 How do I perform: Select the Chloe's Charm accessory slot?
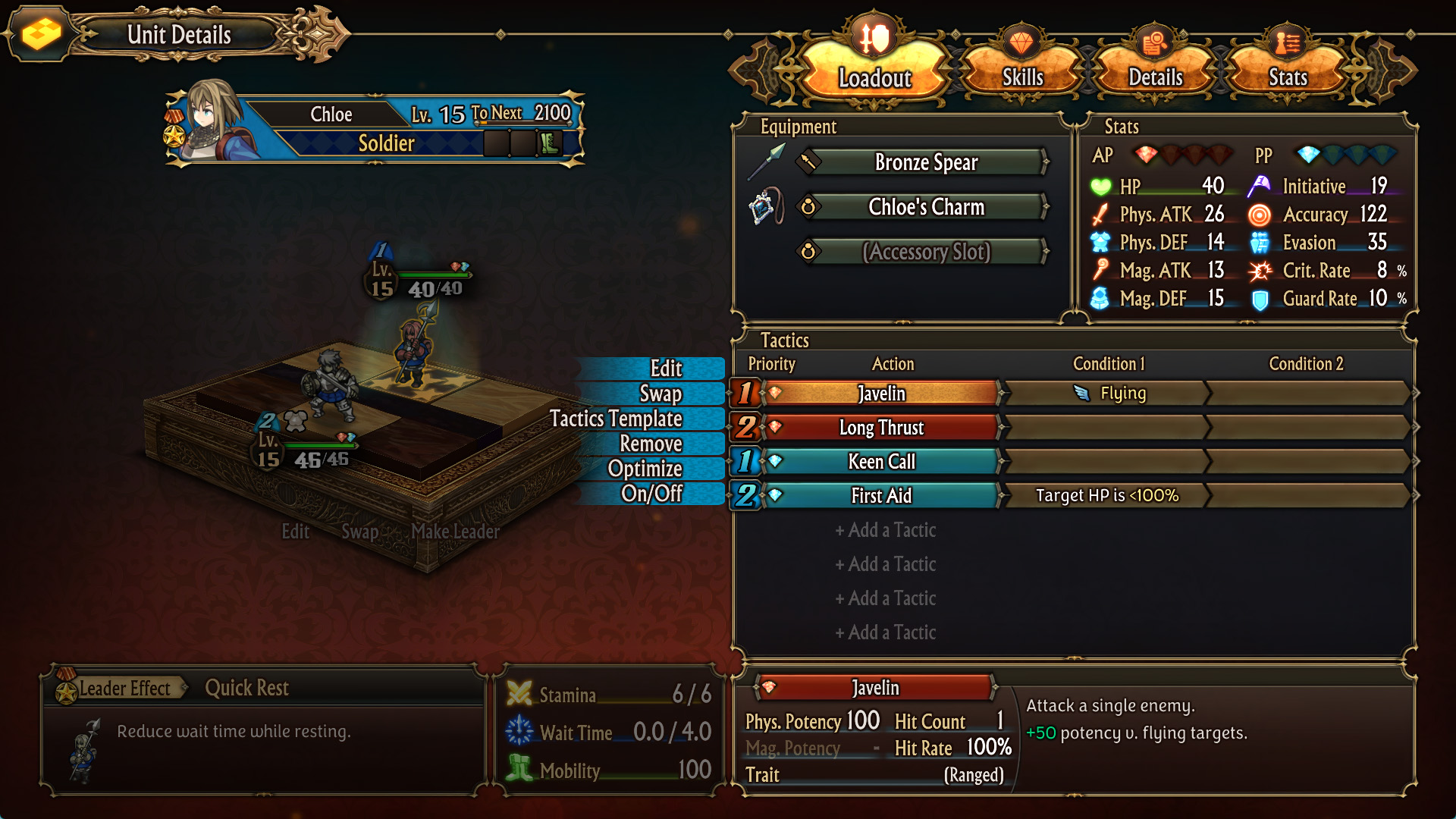(925, 207)
